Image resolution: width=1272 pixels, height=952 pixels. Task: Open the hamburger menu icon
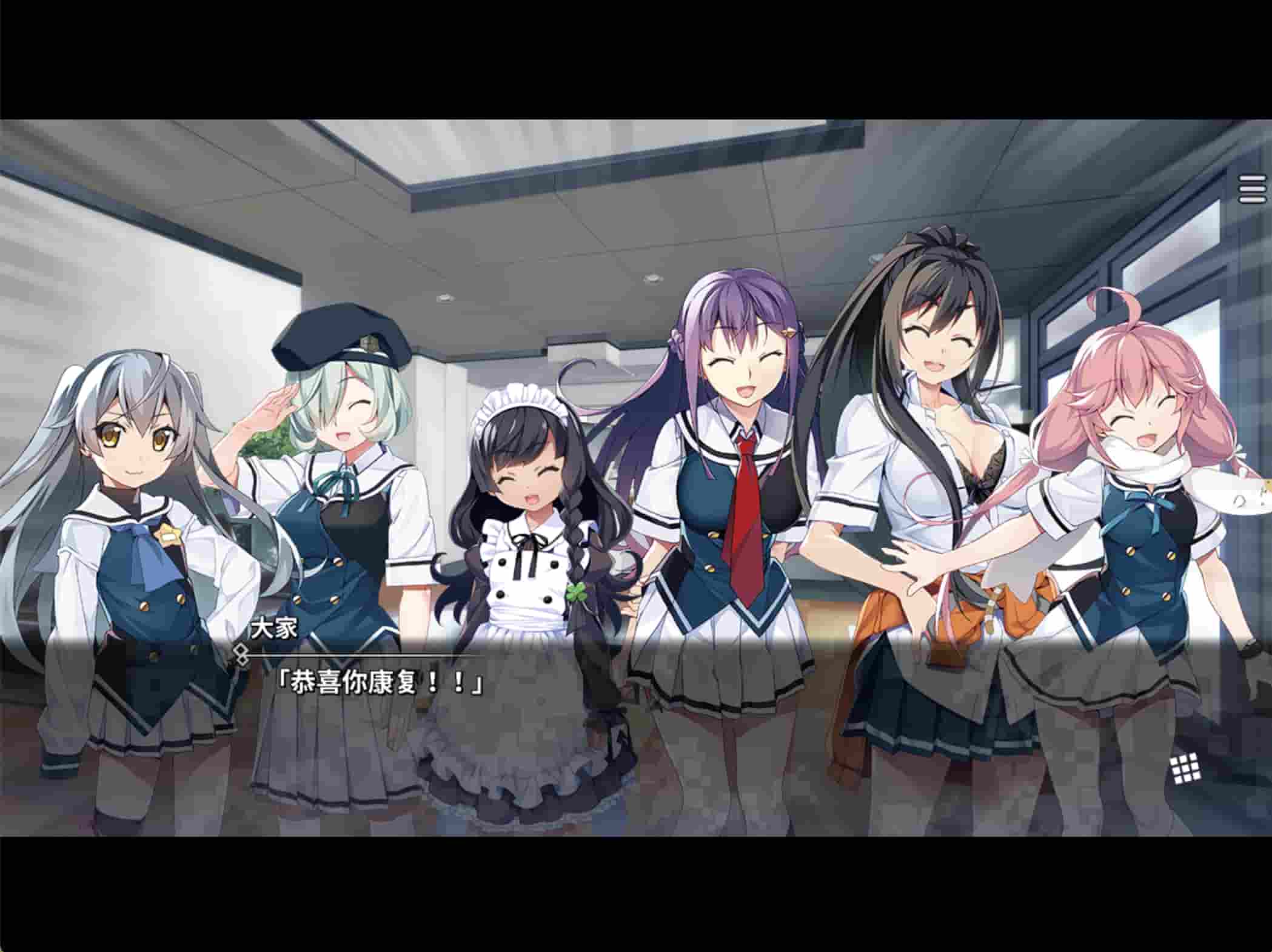coord(1251,190)
